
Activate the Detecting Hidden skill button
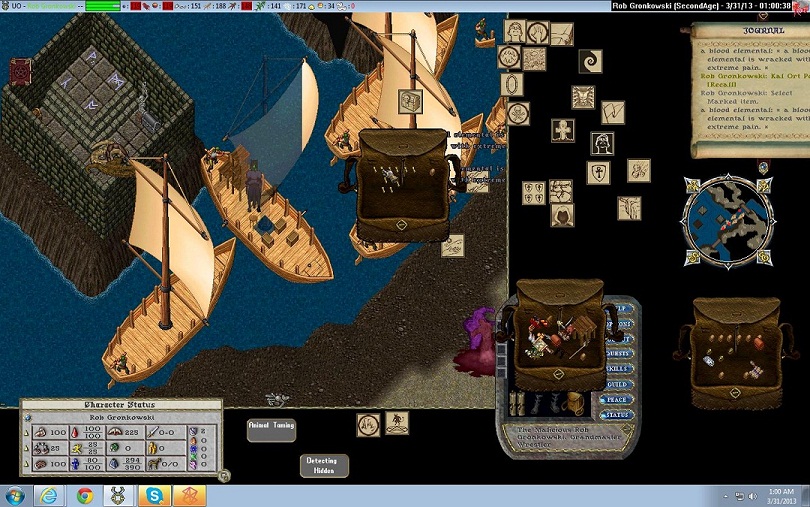324,466
